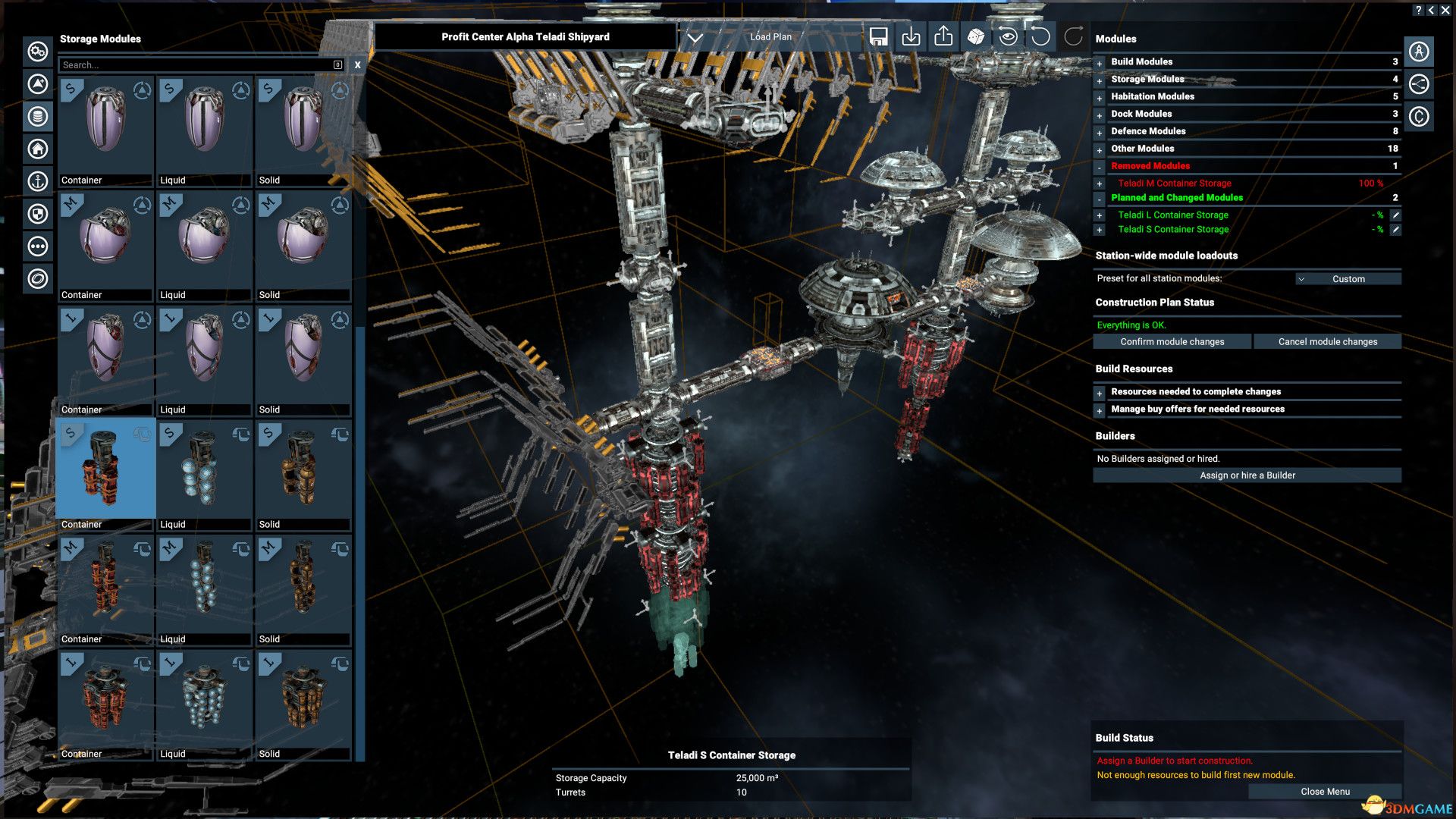The width and height of the screenshot is (1456, 819).
Task: Open the Habitation Modules home icon
Action: [36, 149]
